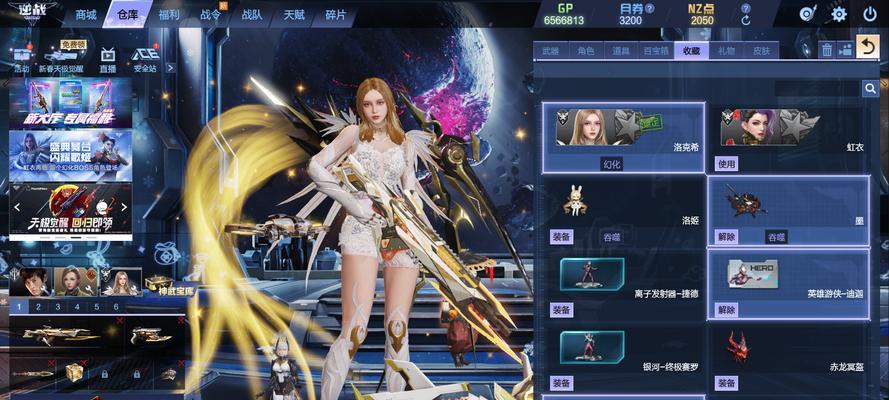Viewport: 889px width, 400px height.
Task: Switch to the 福利 welfare tab
Action: pyautogui.click(x=168, y=15)
